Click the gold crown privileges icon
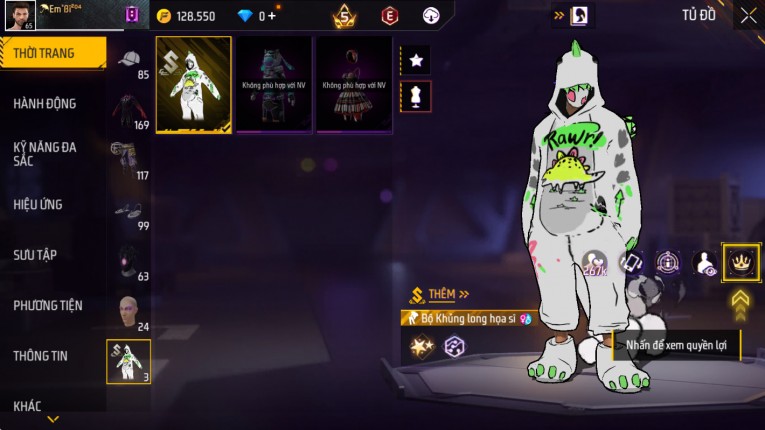The width and height of the screenshot is (765, 430). click(x=740, y=262)
